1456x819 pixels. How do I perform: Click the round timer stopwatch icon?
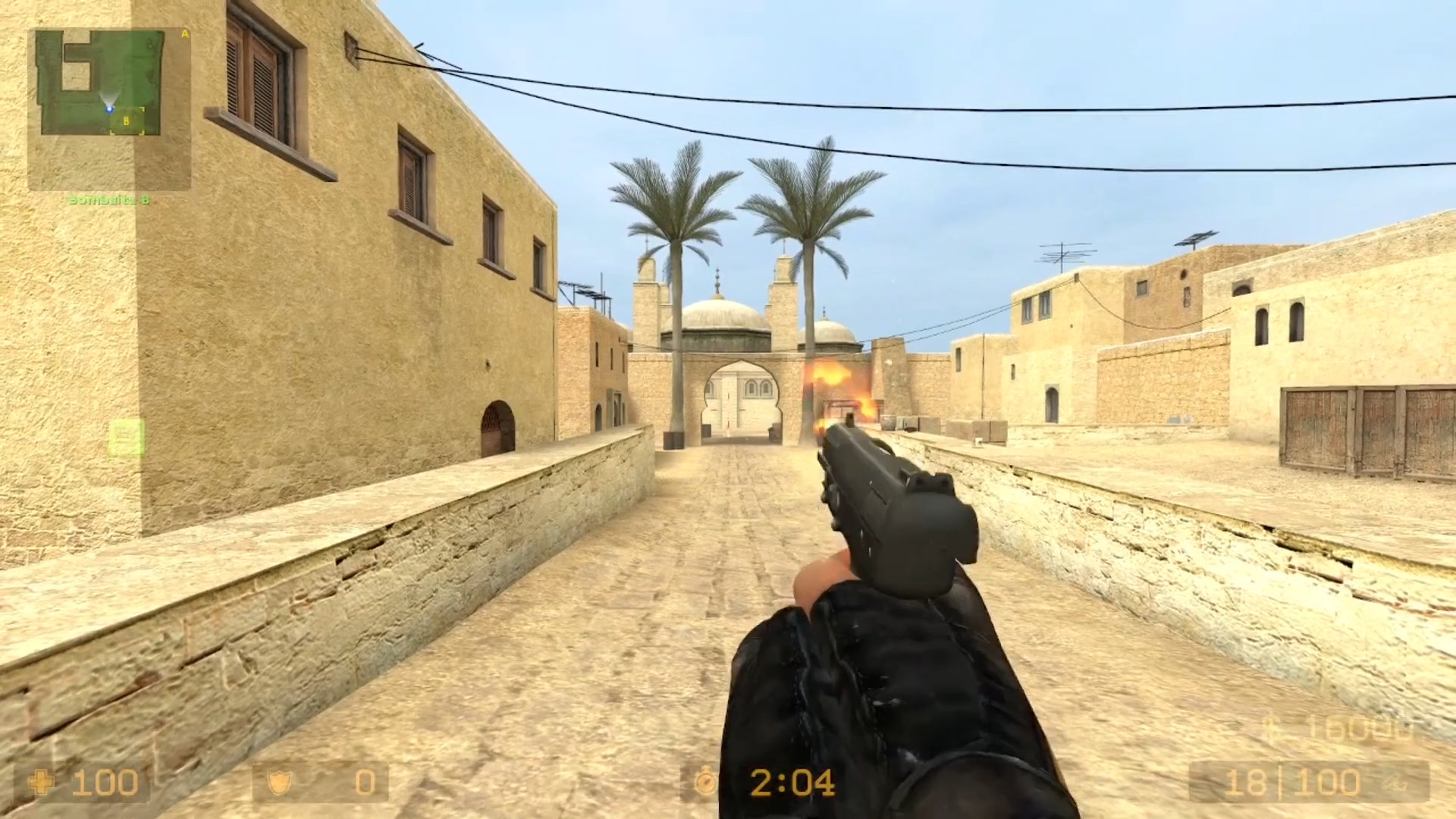[x=707, y=782]
